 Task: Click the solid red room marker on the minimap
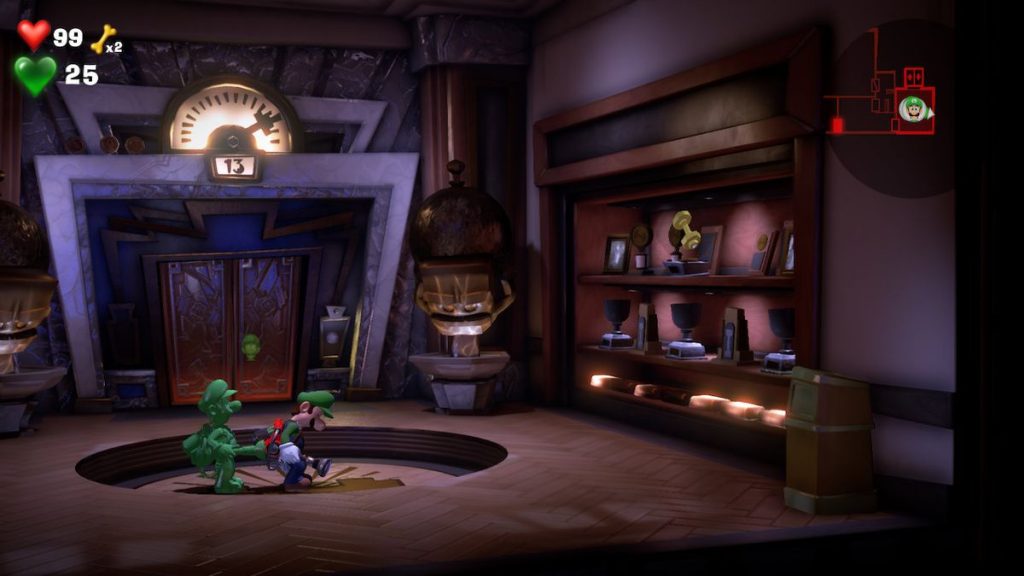tap(836, 125)
